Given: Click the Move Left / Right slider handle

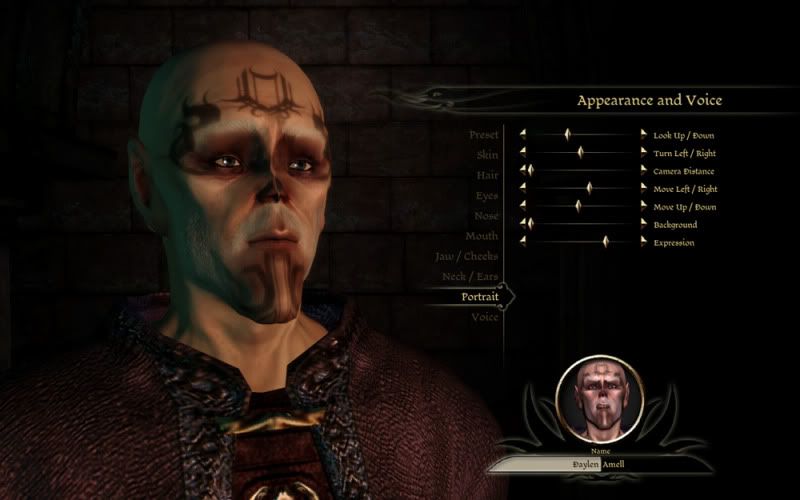Looking at the screenshot, I should (x=589, y=188).
